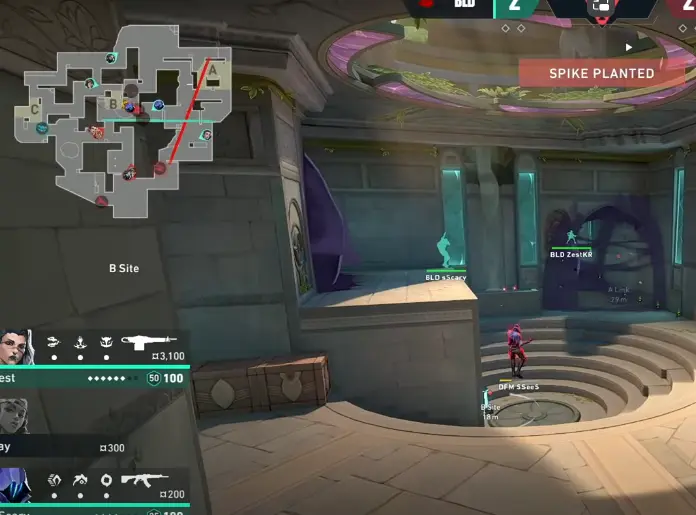
Task: Click the spike icon in top scoreboard
Action: coord(601,7)
